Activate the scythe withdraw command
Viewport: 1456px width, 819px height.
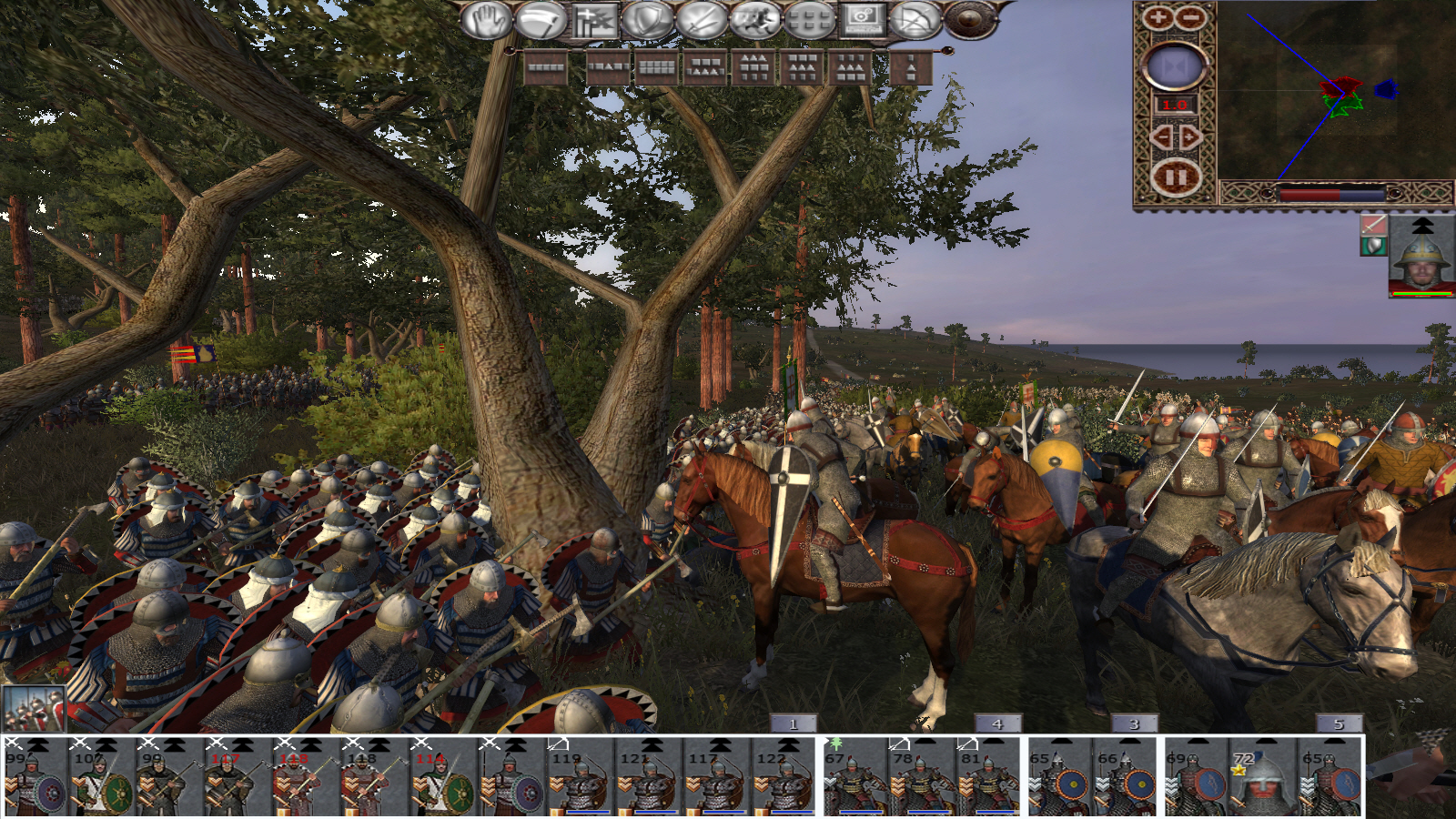(x=541, y=20)
